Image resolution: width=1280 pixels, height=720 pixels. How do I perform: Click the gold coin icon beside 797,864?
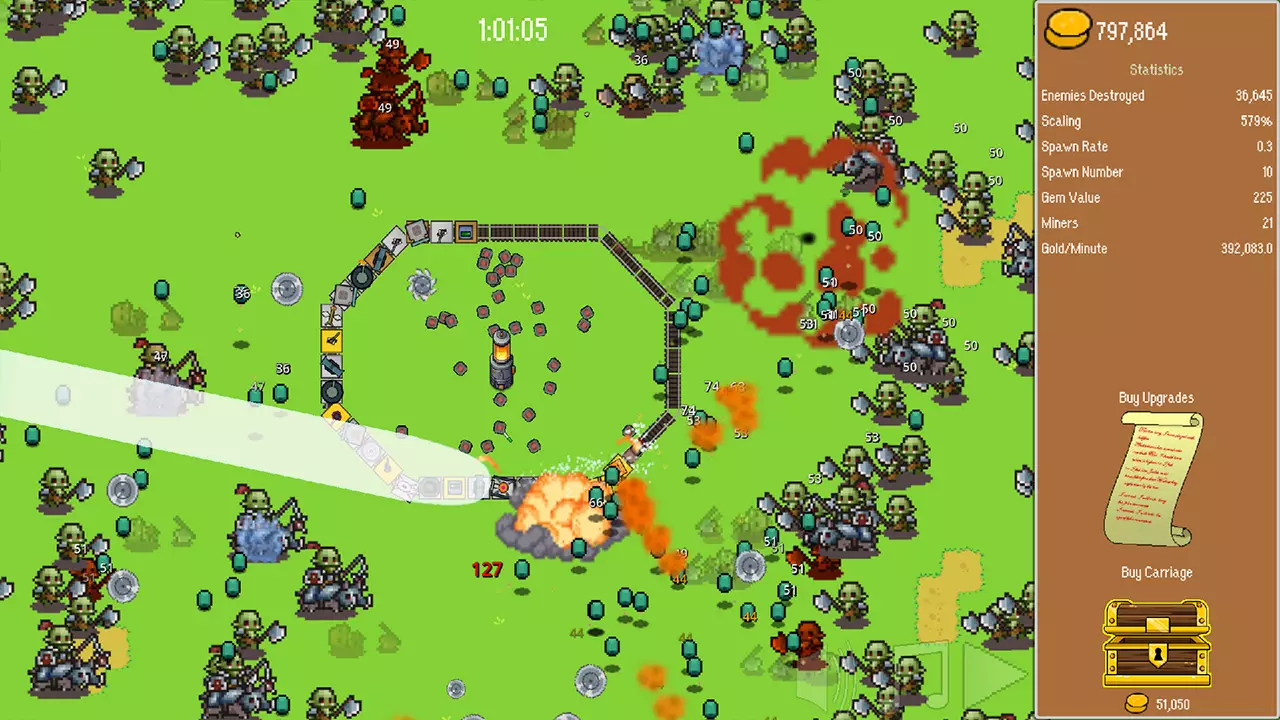[x=1062, y=30]
